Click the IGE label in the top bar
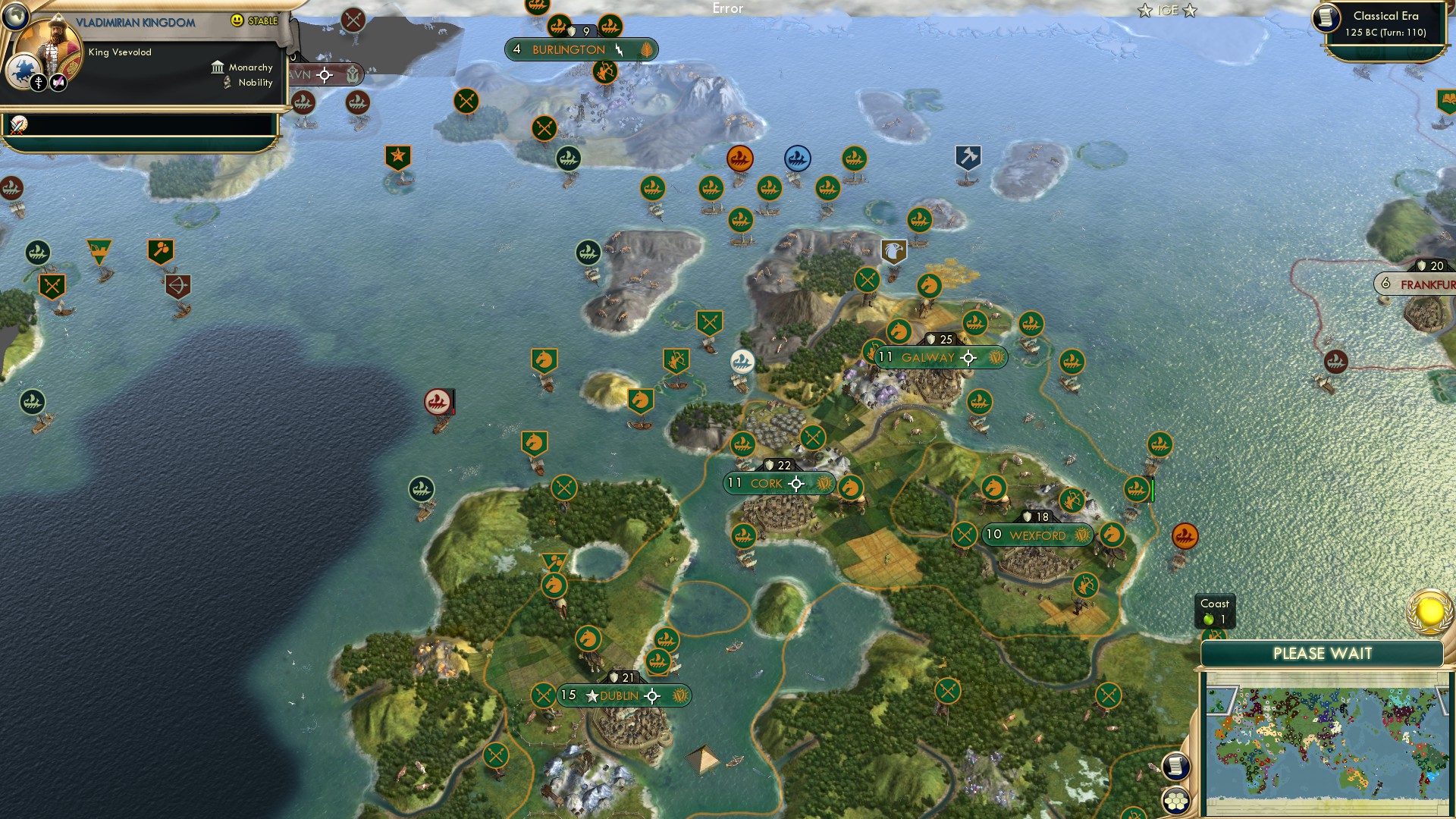This screenshot has height=819, width=1456. click(1170, 11)
